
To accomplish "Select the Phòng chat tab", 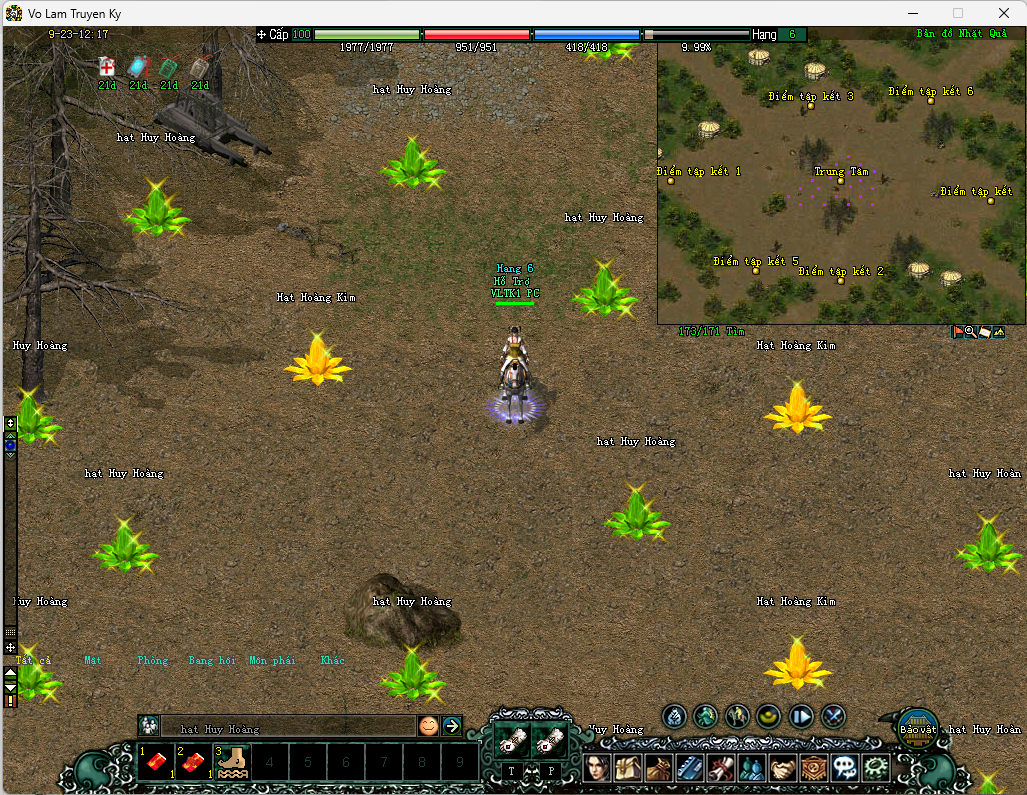I will 153,661.
